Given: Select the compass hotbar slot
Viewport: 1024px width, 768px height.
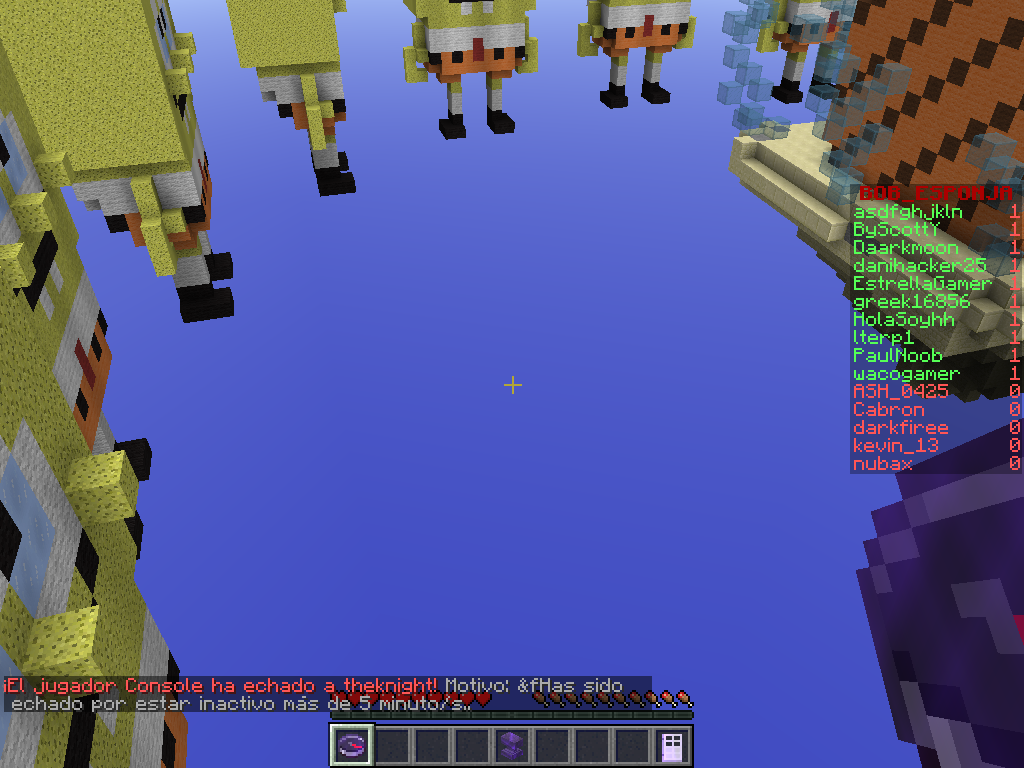Looking at the screenshot, I should point(352,745).
